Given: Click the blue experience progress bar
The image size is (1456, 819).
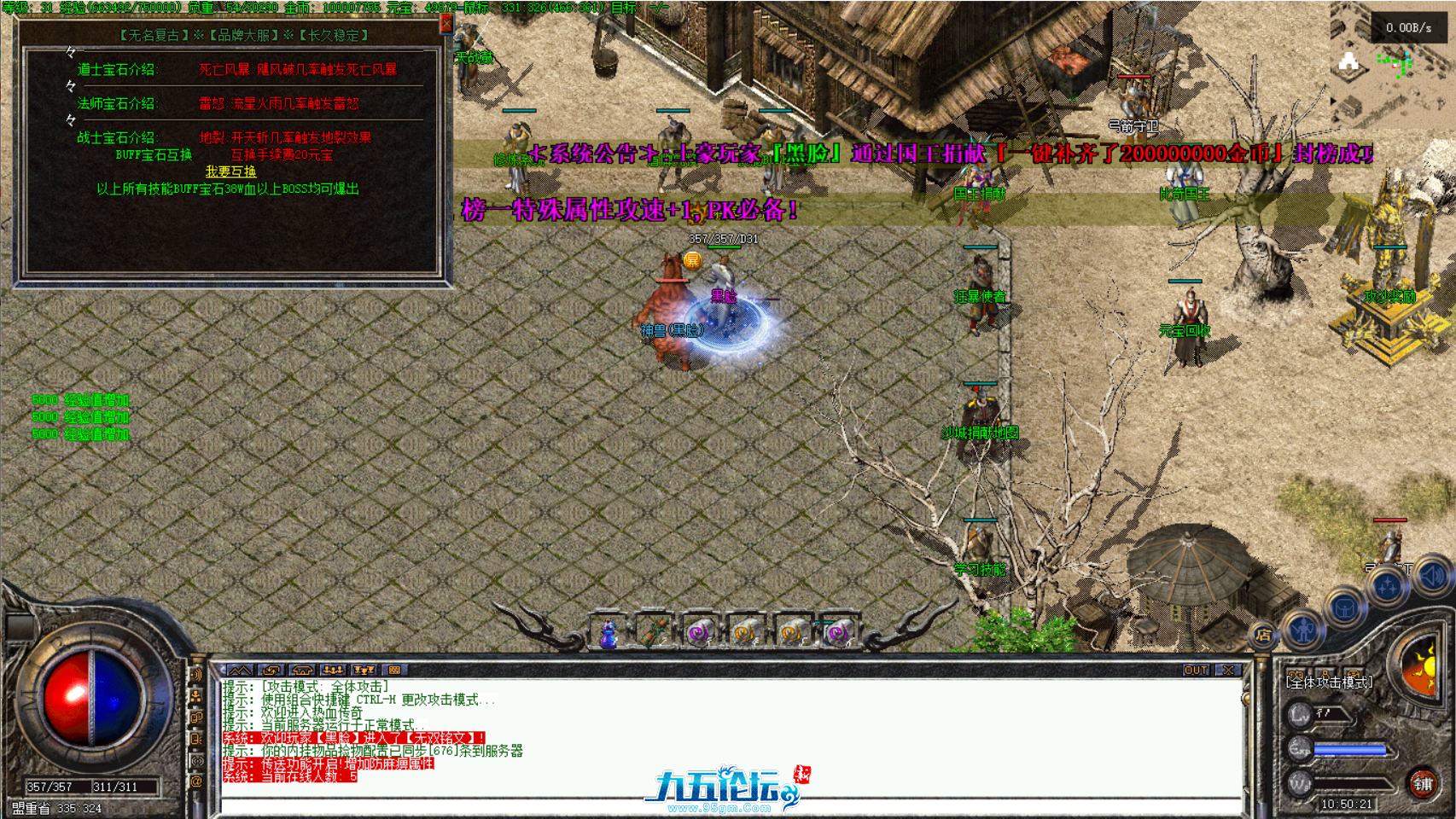Looking at the screenshot, I should click(x=1348, y=748).
